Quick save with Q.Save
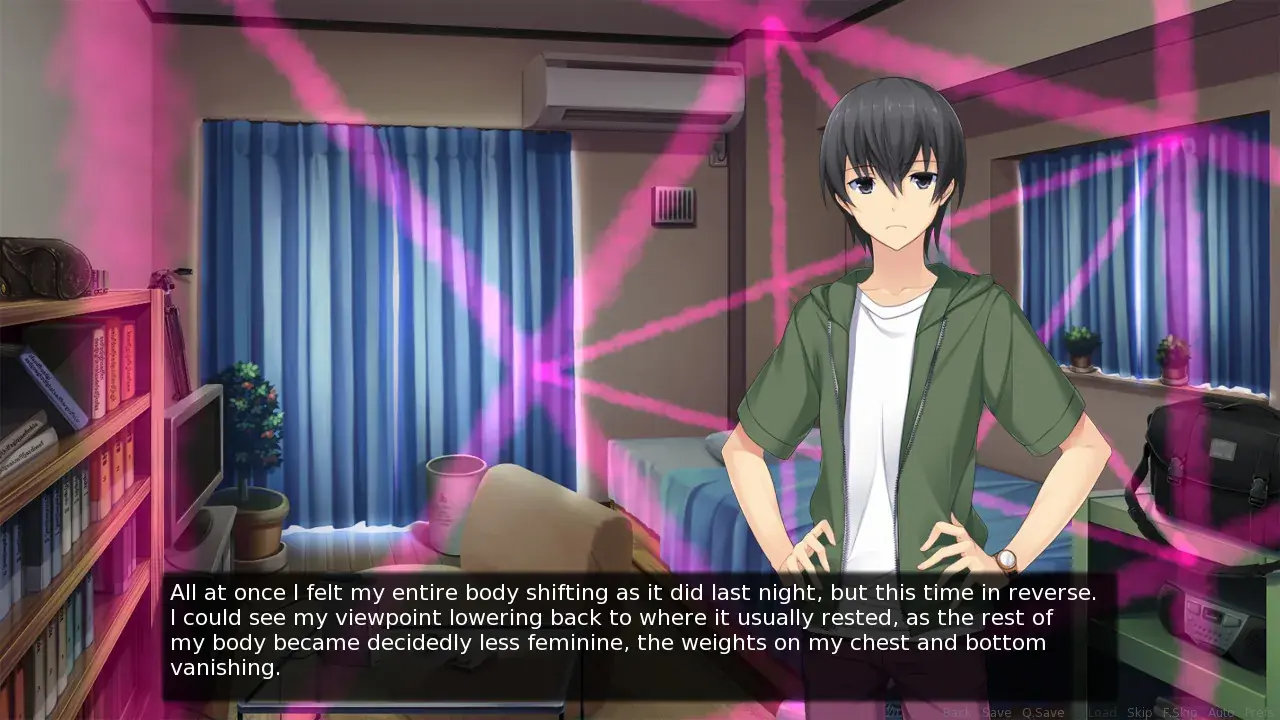The image size is (1280, 720). point(1043,712)
